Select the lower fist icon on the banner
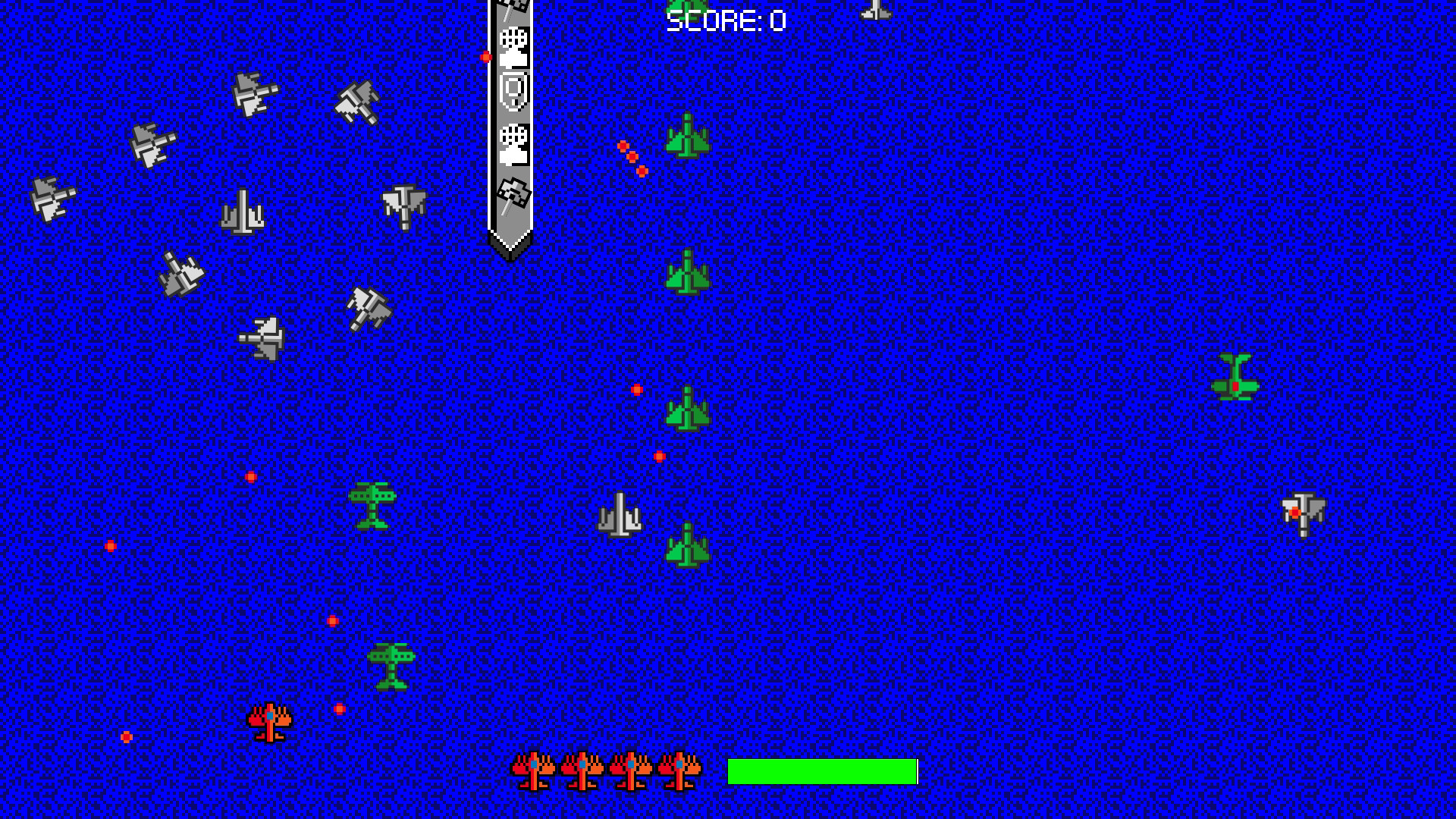 click(513, 146)
